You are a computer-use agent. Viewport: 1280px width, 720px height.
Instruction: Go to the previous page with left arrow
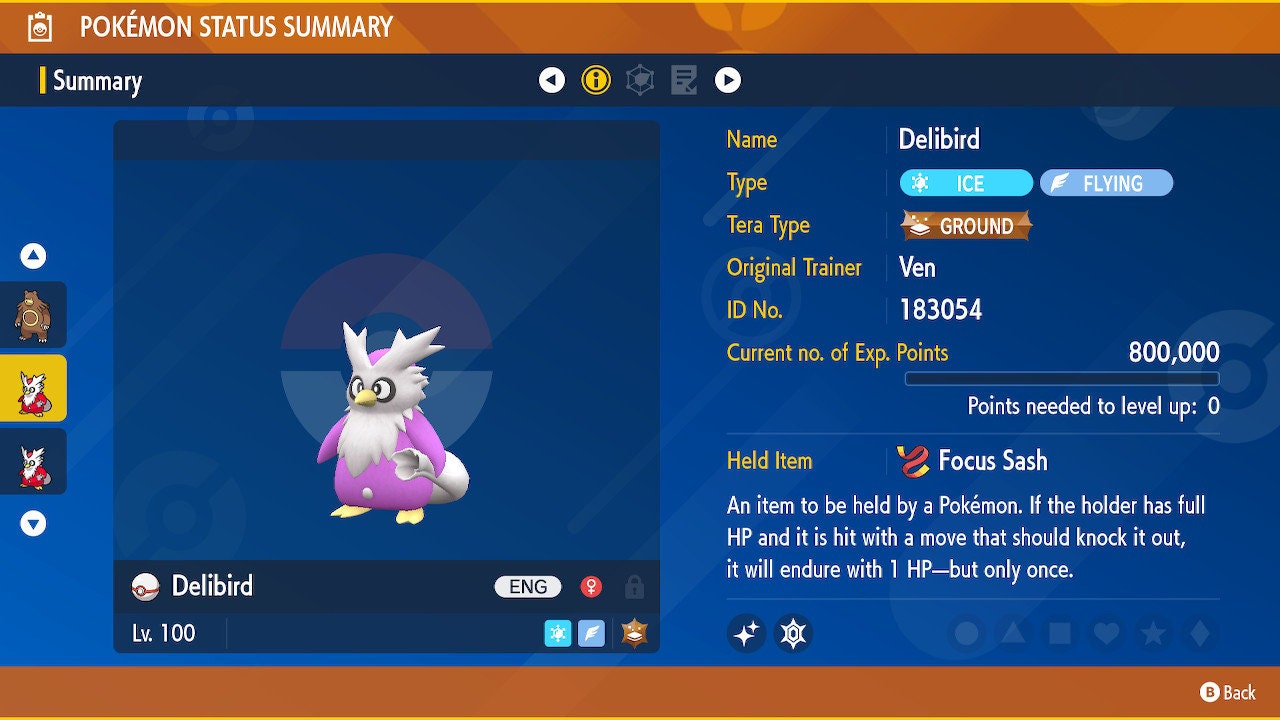pyautogui.click(x=553, y=79)
